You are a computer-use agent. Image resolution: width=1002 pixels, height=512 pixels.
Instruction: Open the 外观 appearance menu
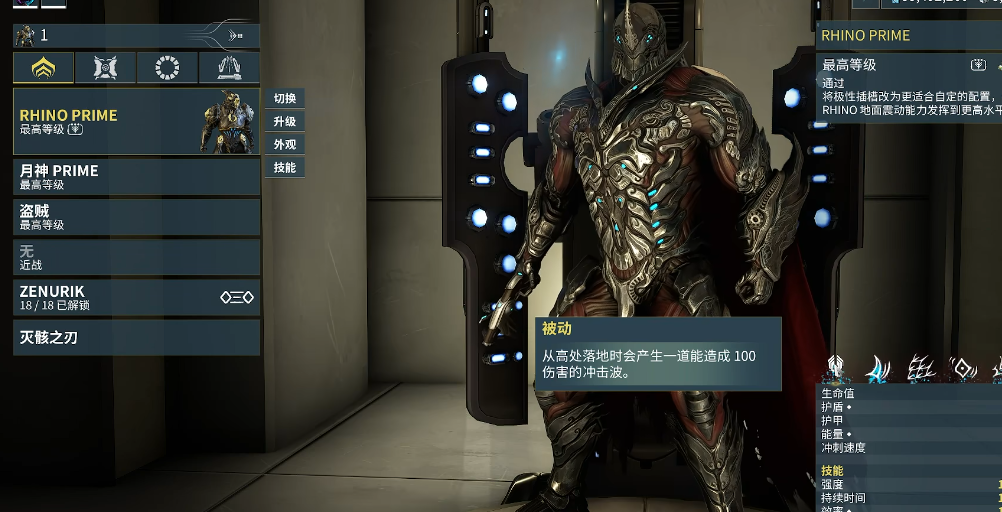point(285,145)
